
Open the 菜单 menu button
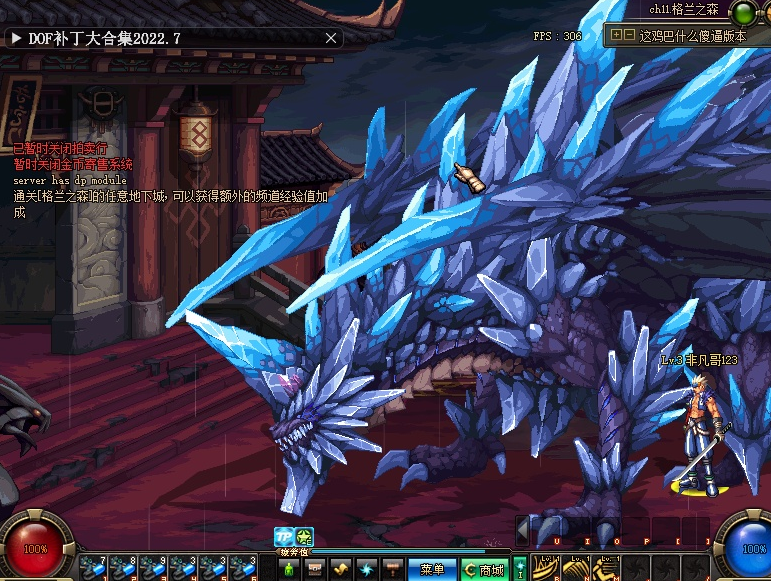tap(432, 569)
